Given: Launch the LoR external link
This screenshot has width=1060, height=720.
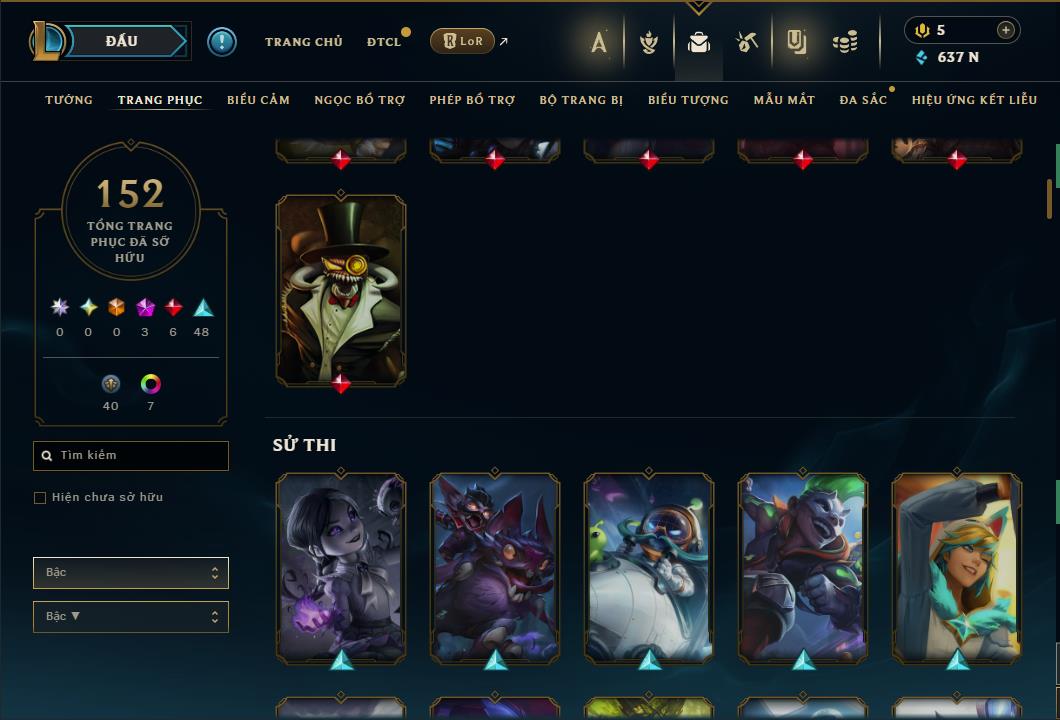Looking at the screenshot, I should (x=464, y=41).
